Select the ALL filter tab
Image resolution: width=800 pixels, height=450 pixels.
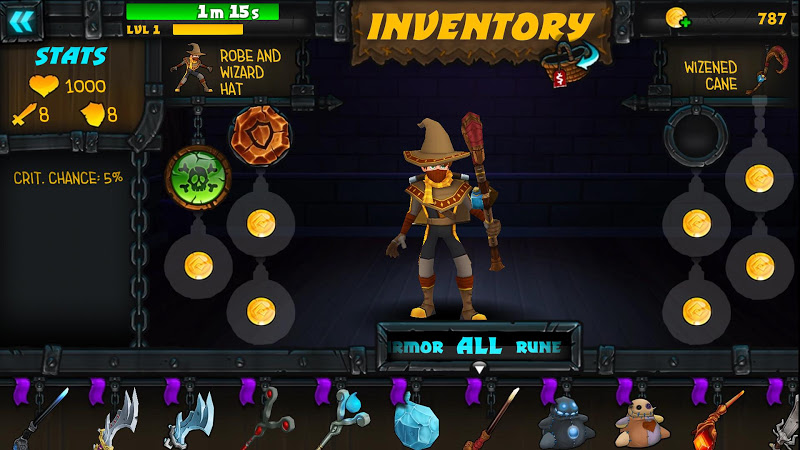478,347
